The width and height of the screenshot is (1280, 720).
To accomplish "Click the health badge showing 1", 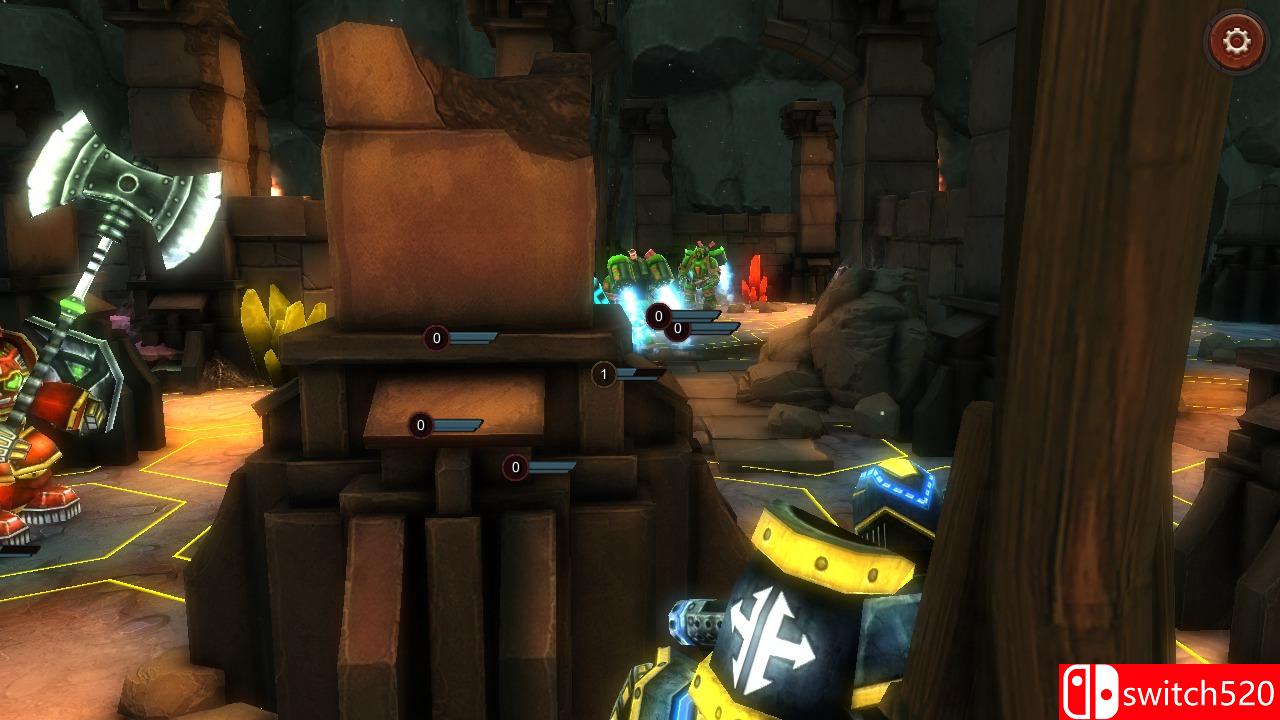I will coord(602,375).
